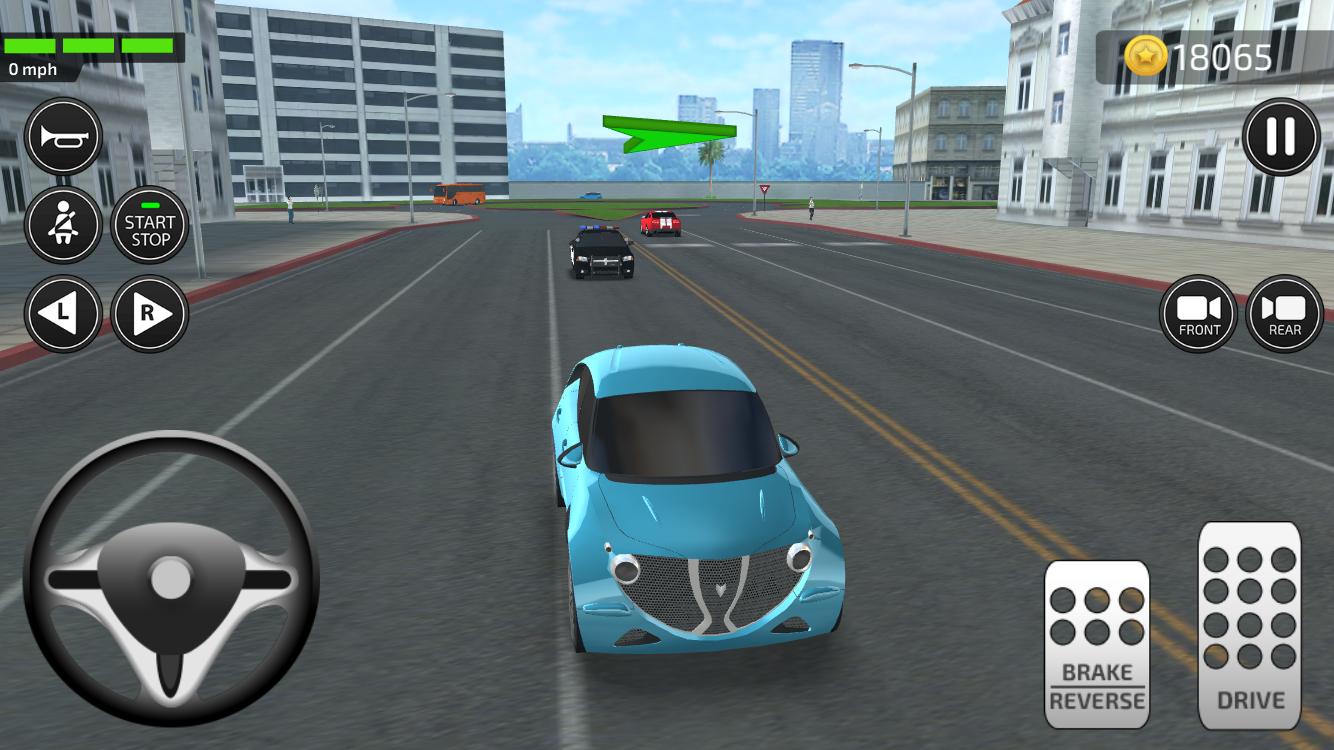Screen dimensions: 1334x750
Task: Hit the BRAKE REVERSE pedal
Action: 1097,643
